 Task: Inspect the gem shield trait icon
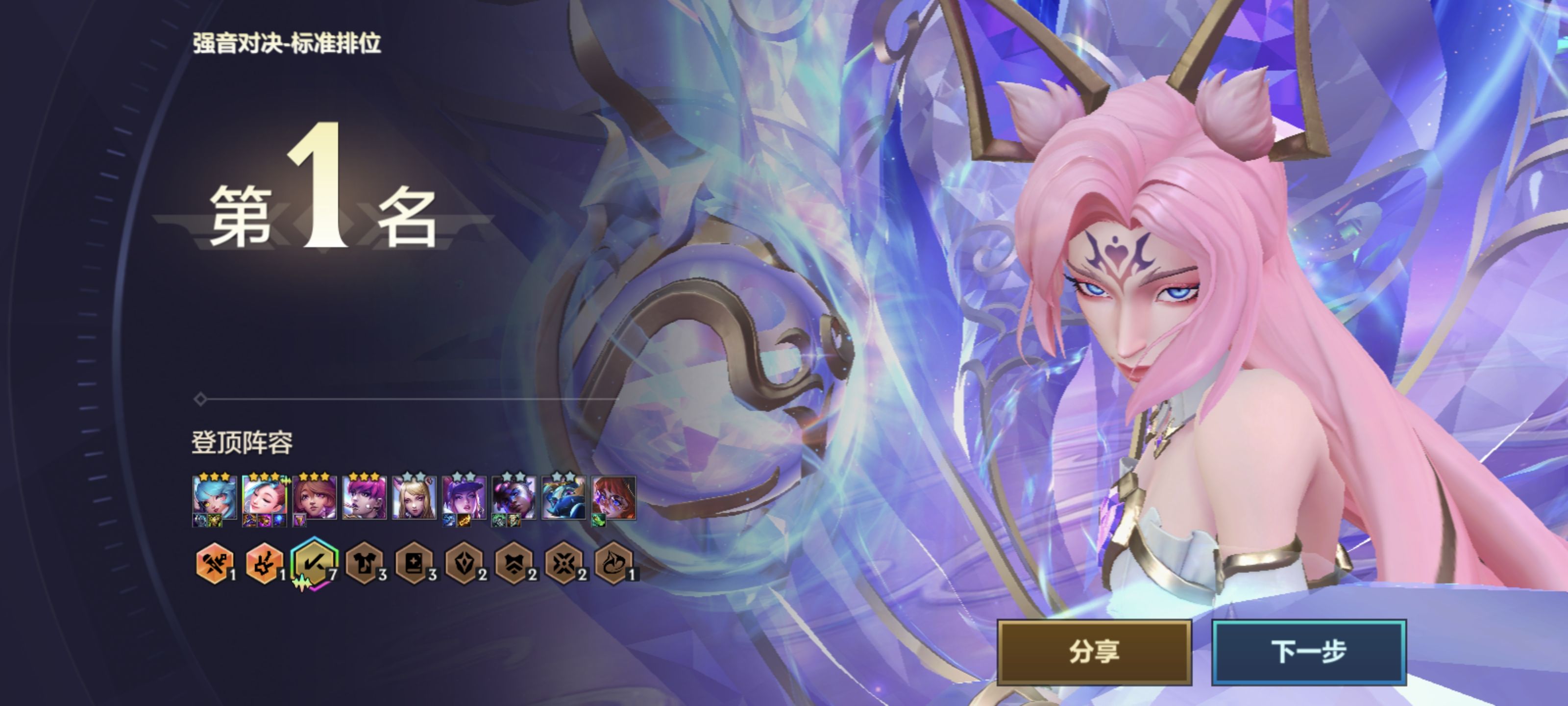(x=464, y=563)
